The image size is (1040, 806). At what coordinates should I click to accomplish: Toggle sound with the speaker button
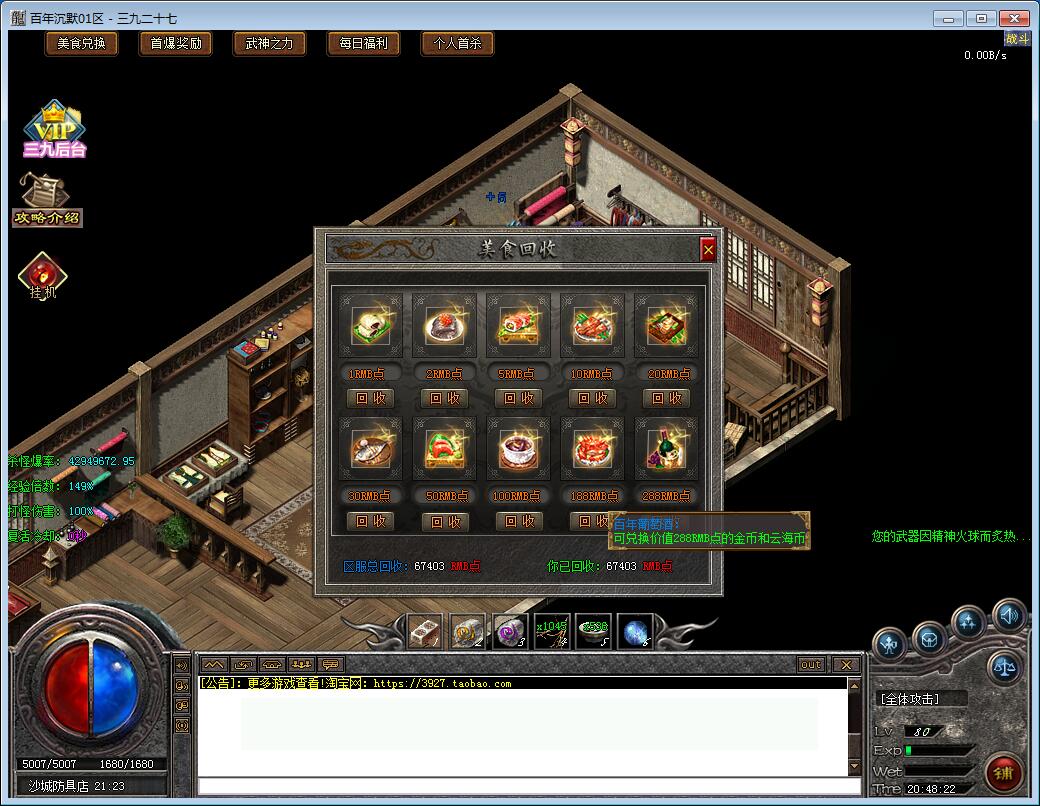point(1007,616)
